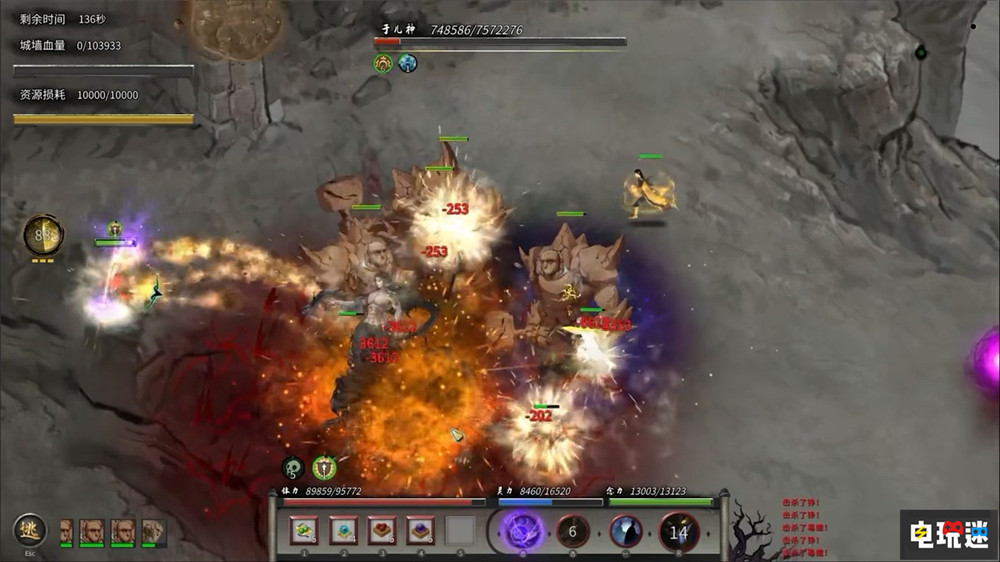Inspect the green skull status effect icon
The height and width of the screenshot is (562, 1000).
292,466
